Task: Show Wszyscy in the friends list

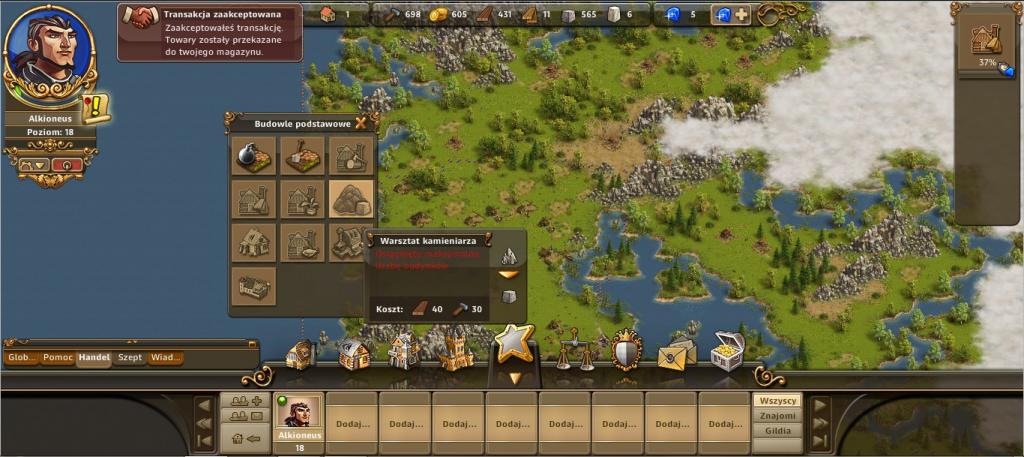Action: click(x=778, y=401)
